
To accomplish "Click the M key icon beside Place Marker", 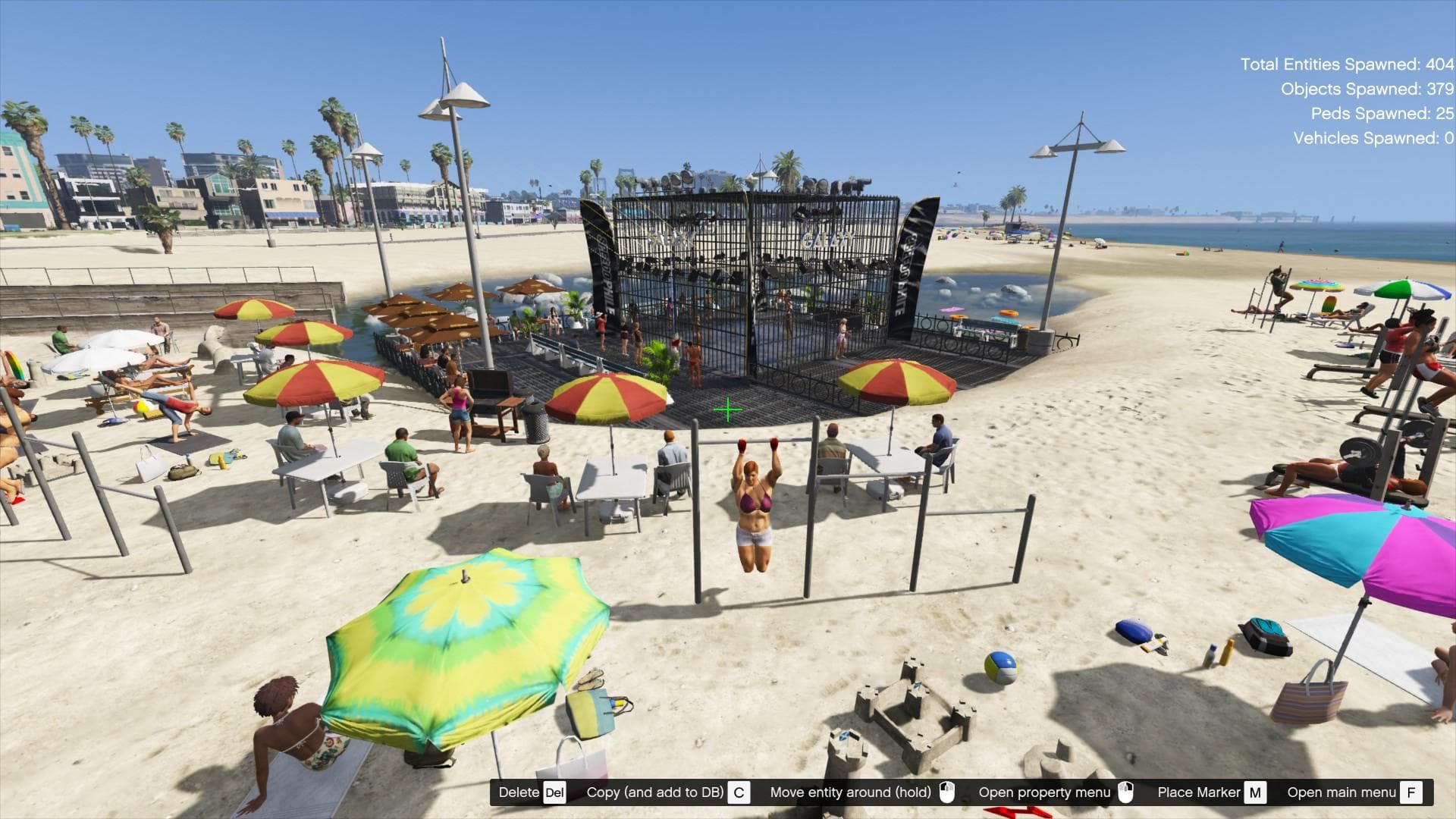I will (x=1256, y=792).
